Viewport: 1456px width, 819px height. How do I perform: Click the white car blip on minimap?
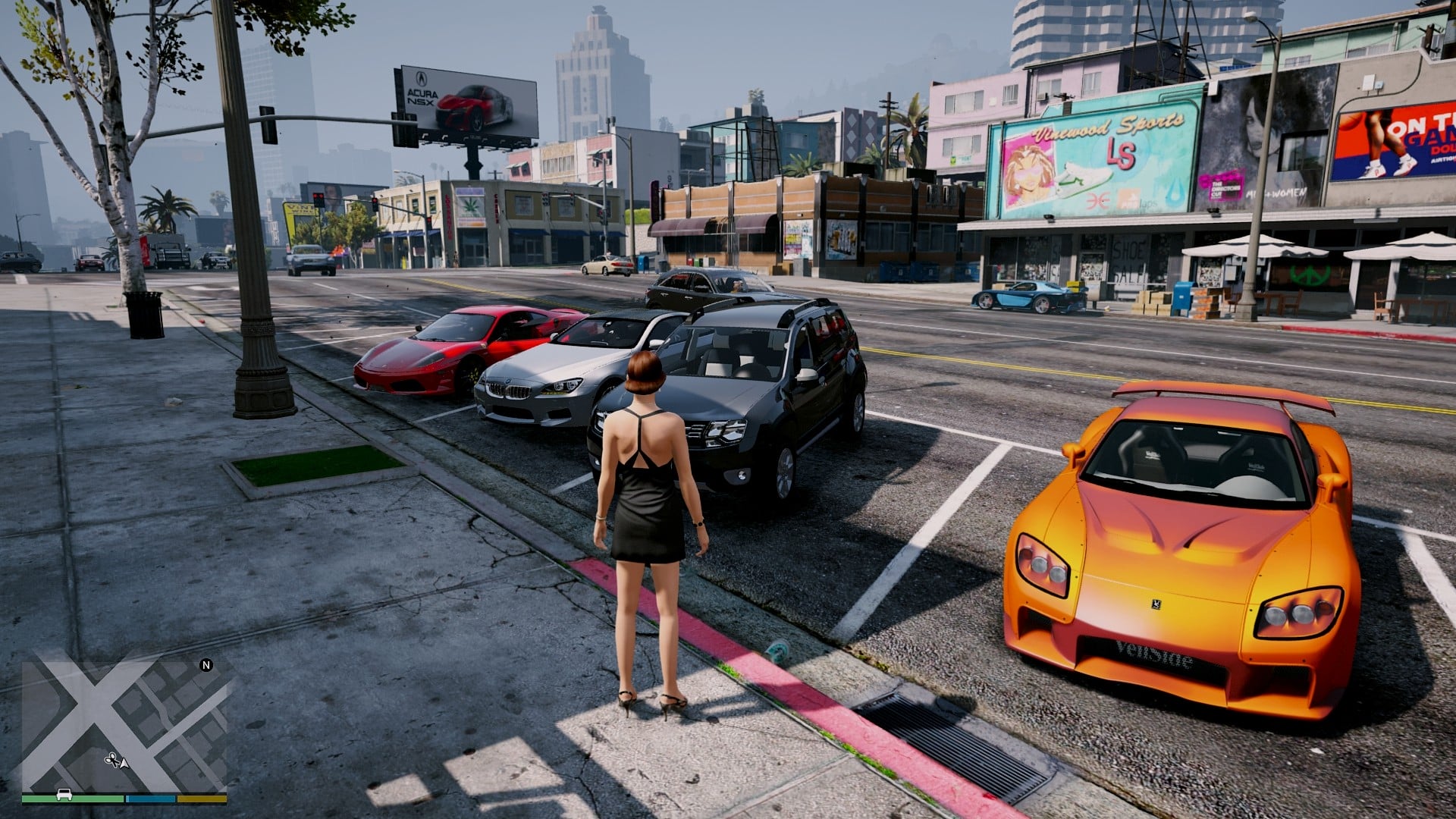coord(64,795)
